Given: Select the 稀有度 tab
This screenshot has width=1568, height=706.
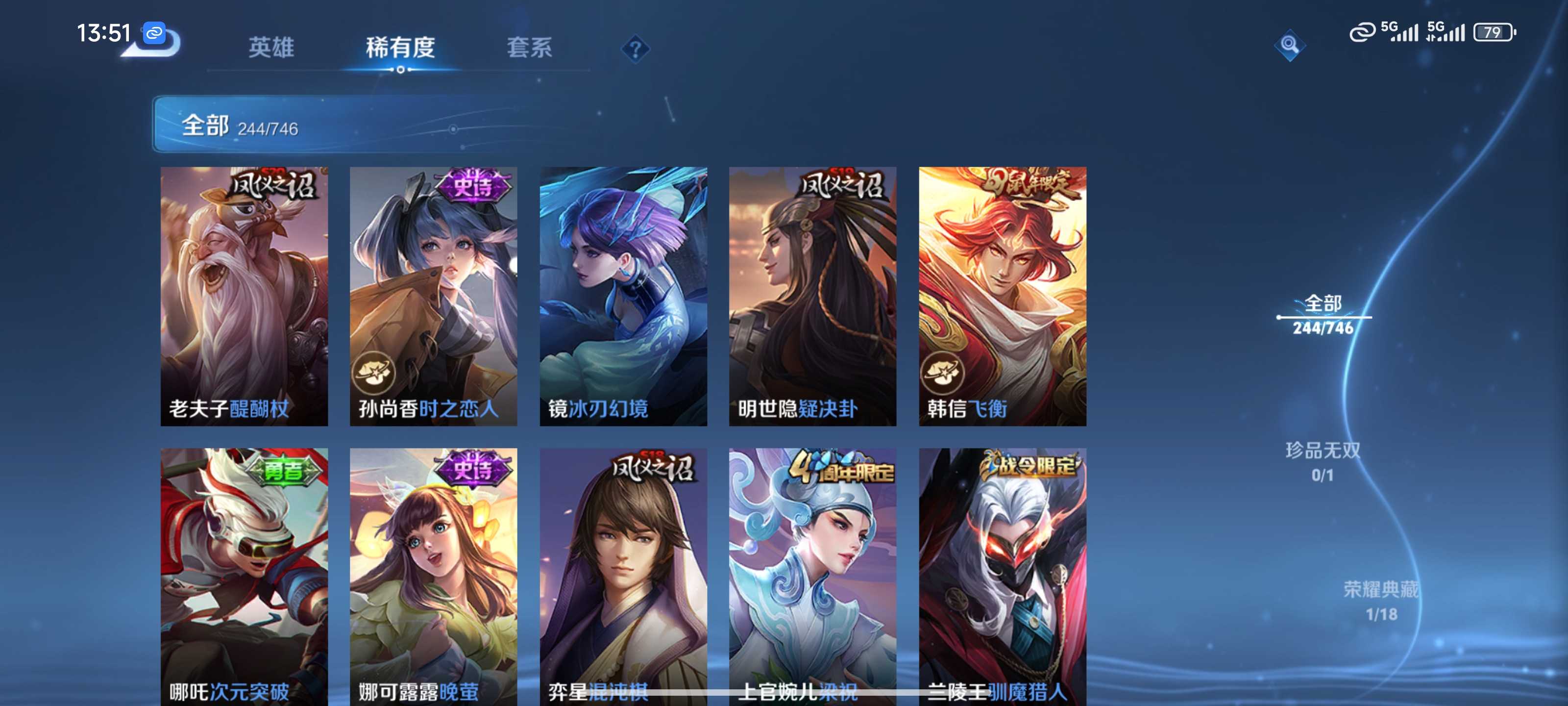Looking at the screenshot, I should pyautogui.click(x=400, y=48).
